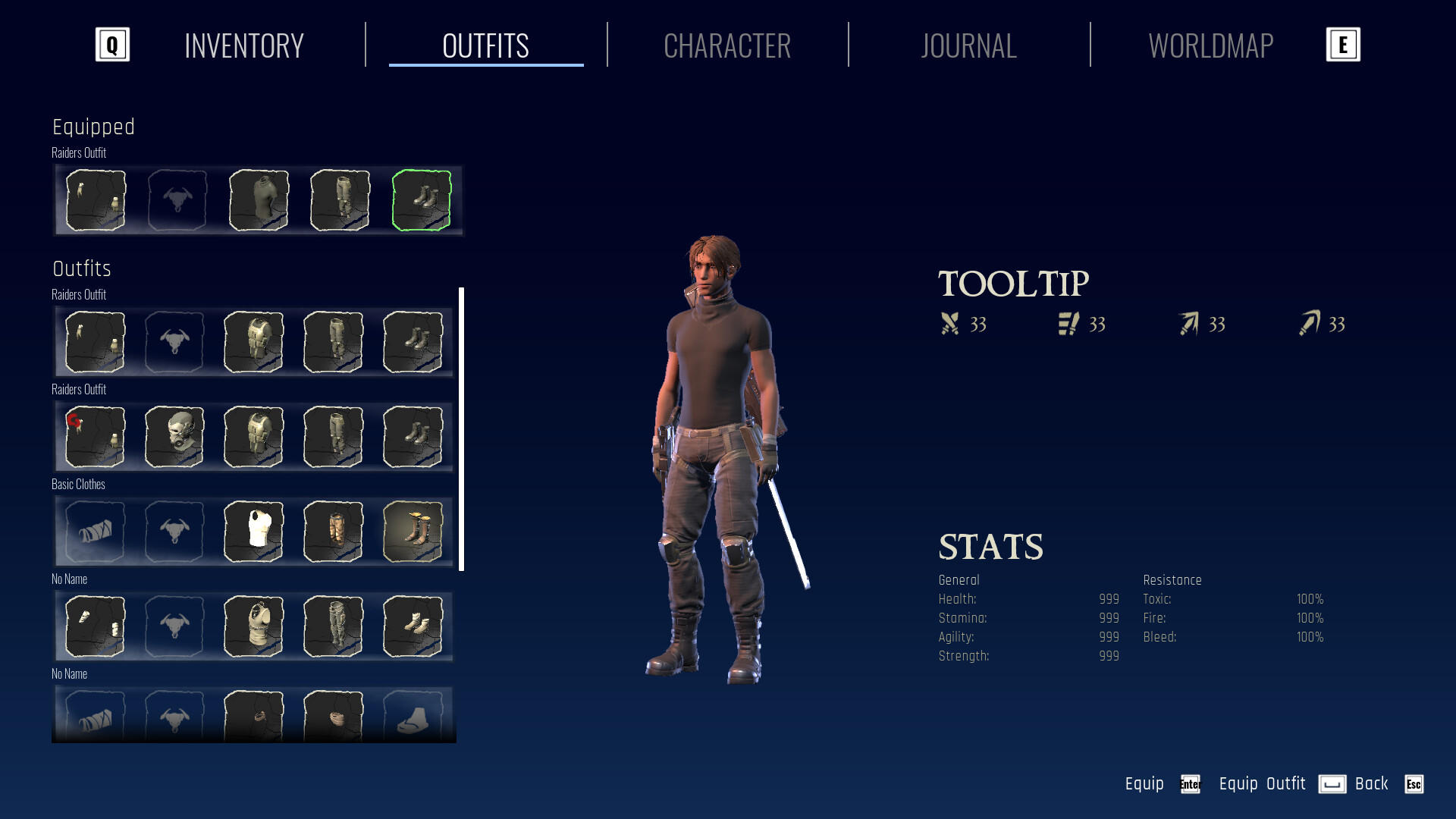
Task: Switch to the CHARACTER tab
Action: click(727, 45)
